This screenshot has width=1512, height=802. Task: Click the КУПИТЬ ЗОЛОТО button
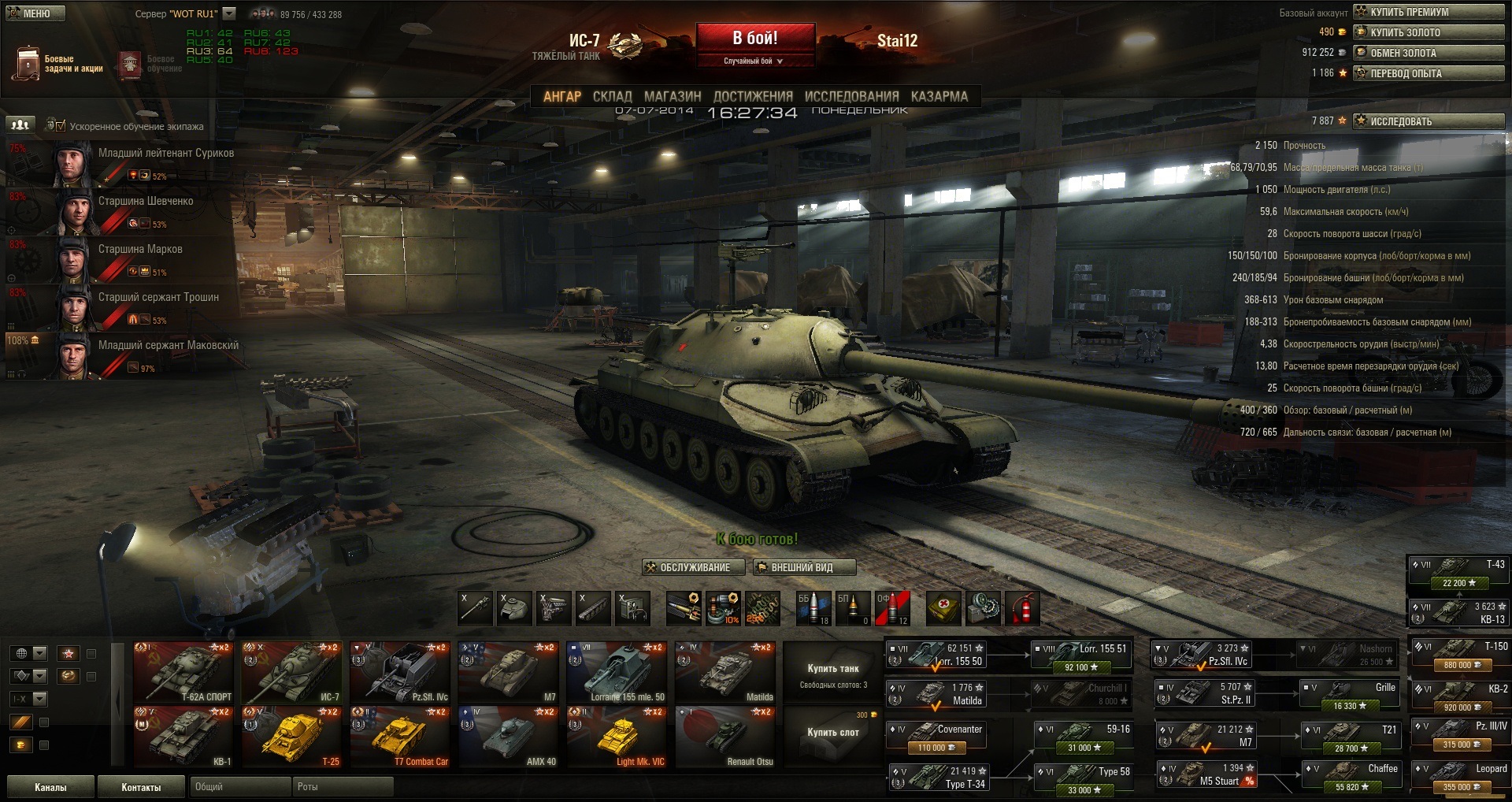(x=1429, y=32)
